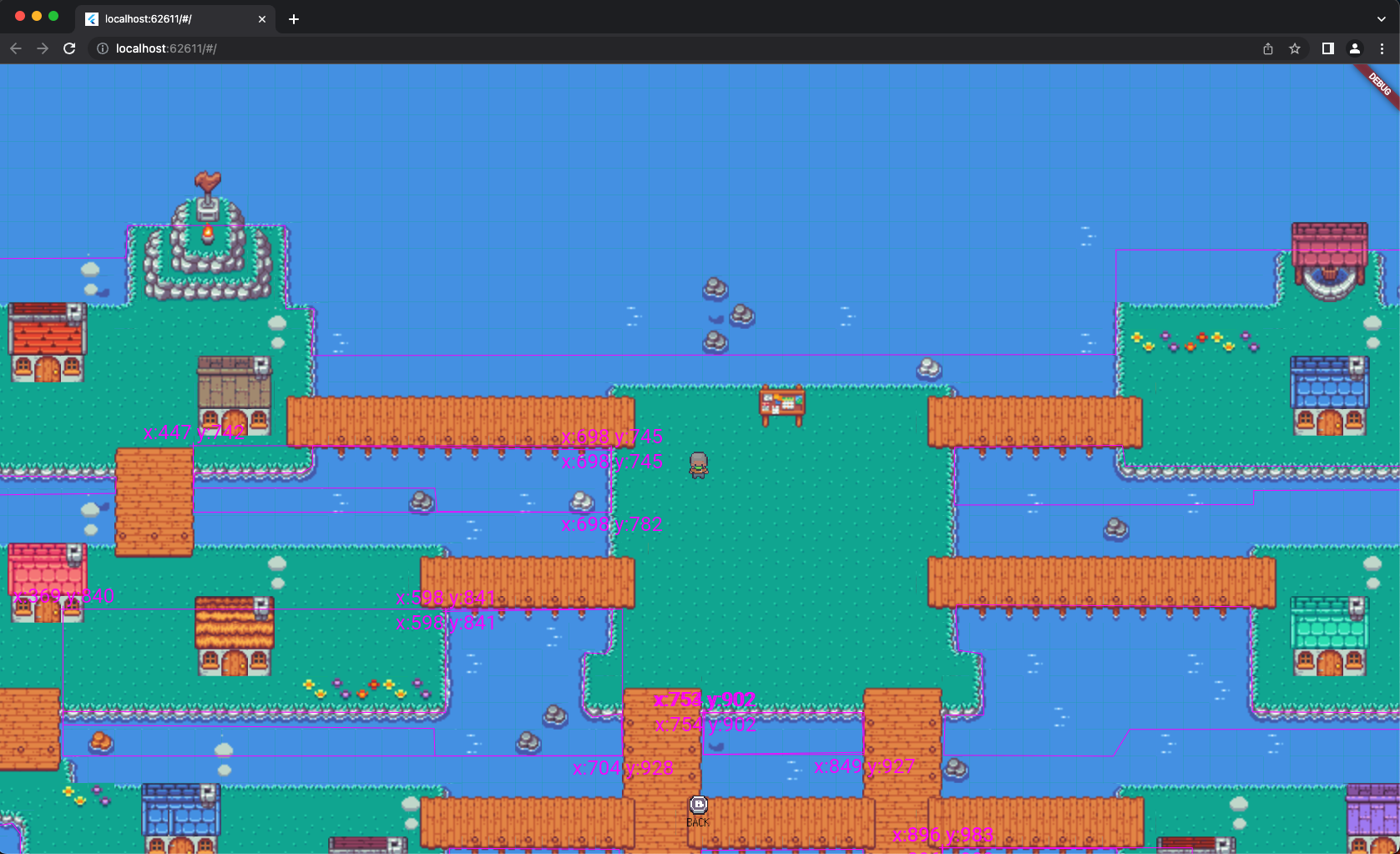Open a new tab with the plus button

tap(294, 18)
